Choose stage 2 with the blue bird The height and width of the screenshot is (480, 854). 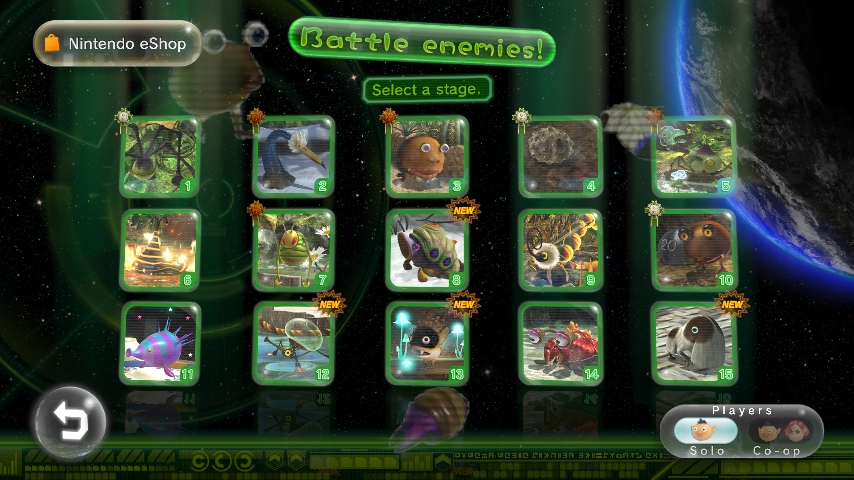coord(293,157)
